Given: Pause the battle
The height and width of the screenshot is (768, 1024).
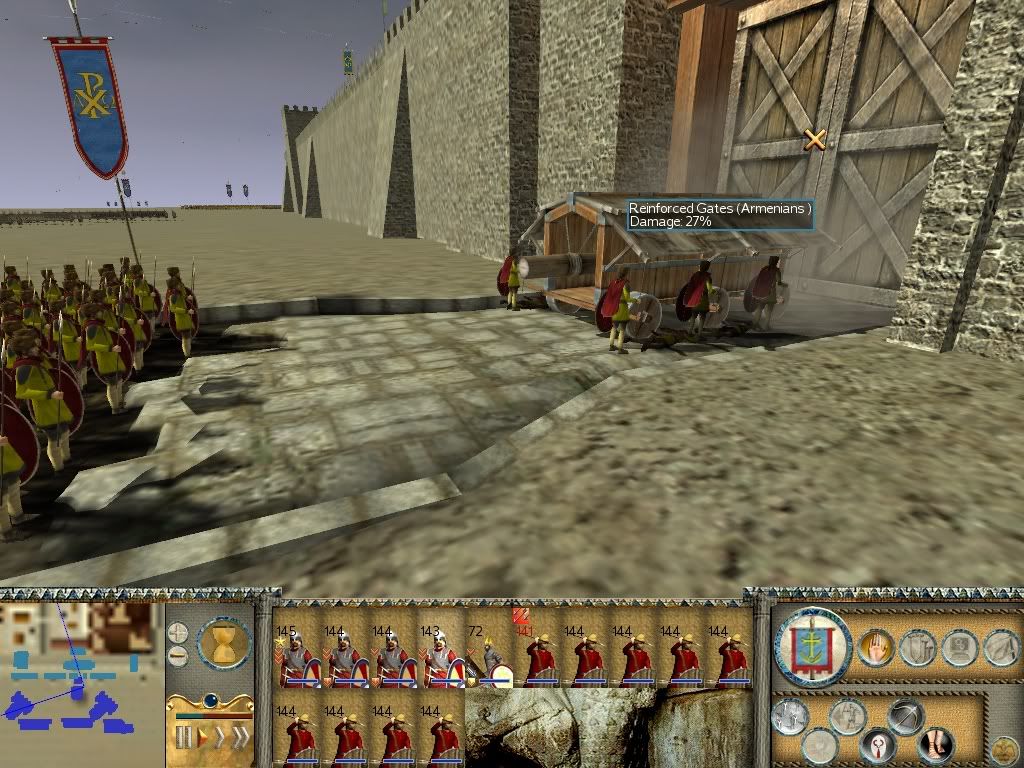Looking at the screenshot, I should pyautogui.click(x=184, y=738).
